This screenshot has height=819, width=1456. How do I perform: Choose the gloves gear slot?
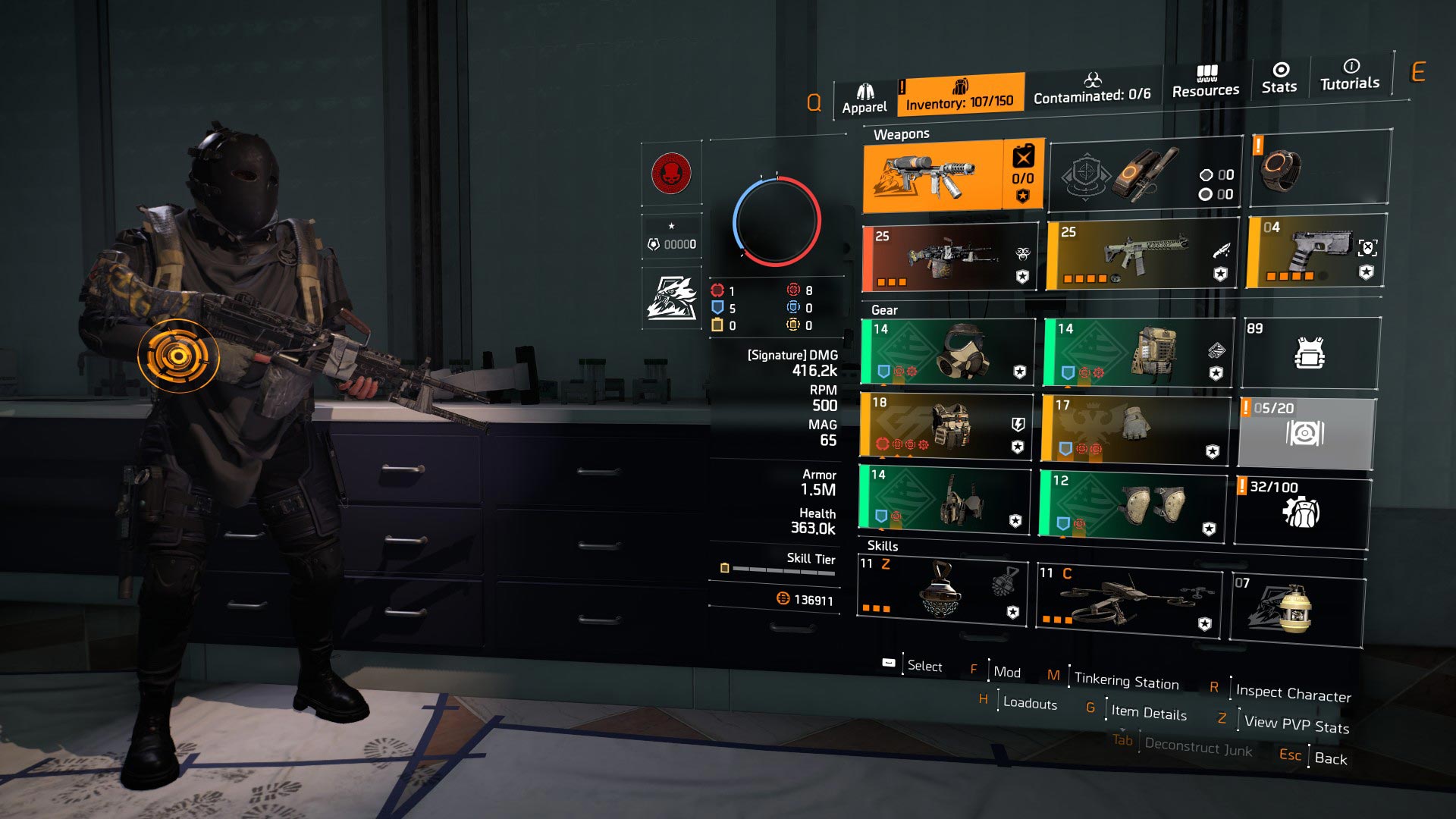pos(1134,428)
